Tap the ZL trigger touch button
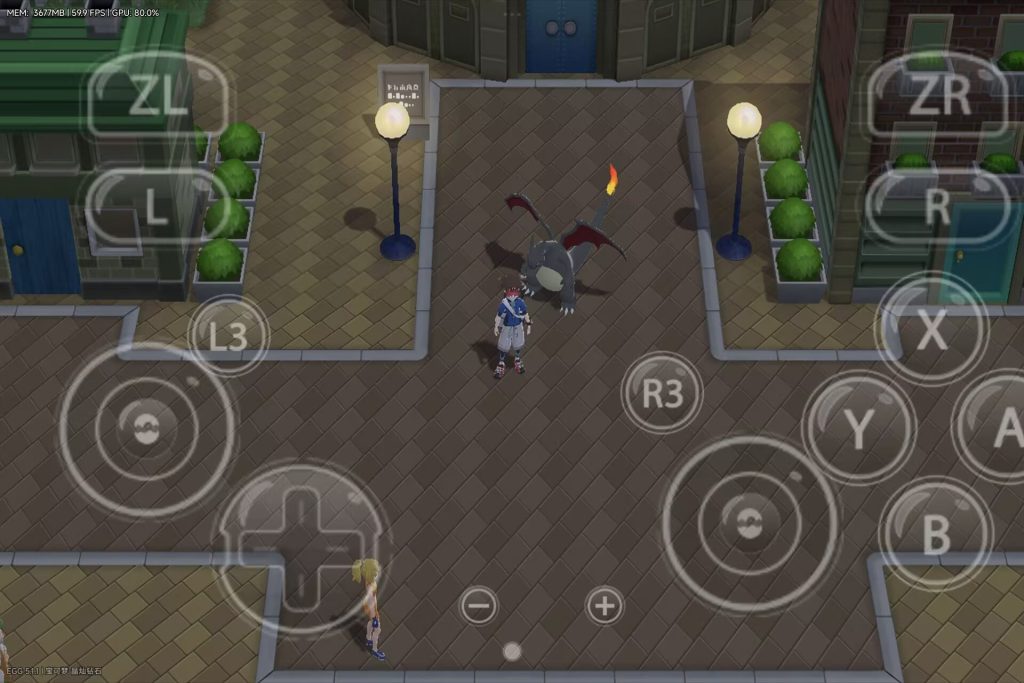 158,97
